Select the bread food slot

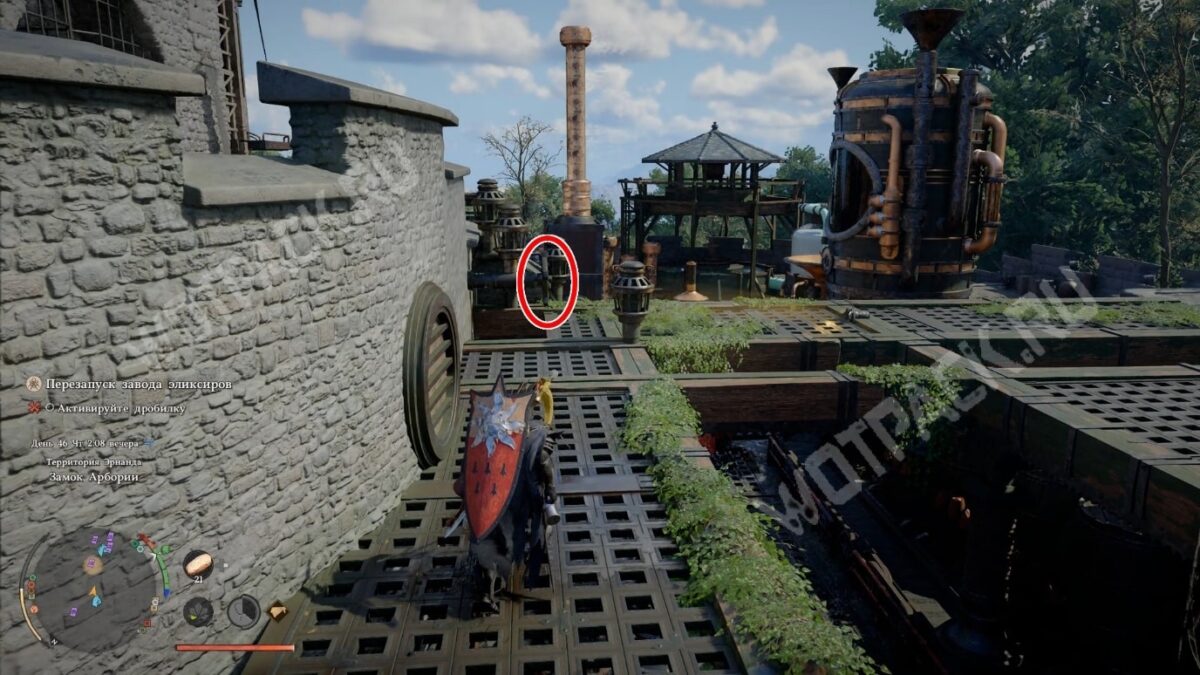coord(197,564)
